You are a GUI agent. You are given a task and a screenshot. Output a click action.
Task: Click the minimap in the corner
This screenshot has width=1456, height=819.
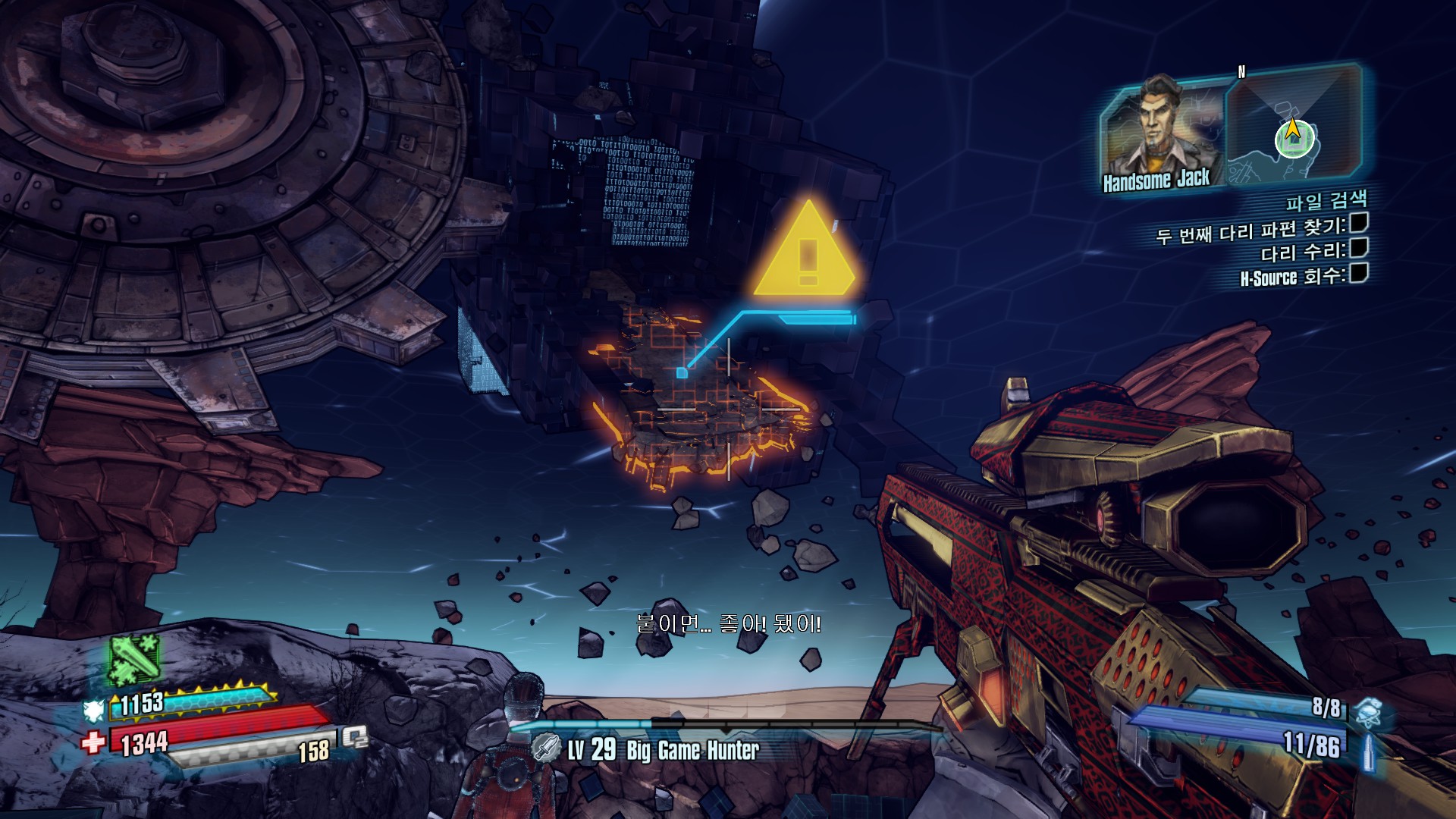tap(1294, 125)
